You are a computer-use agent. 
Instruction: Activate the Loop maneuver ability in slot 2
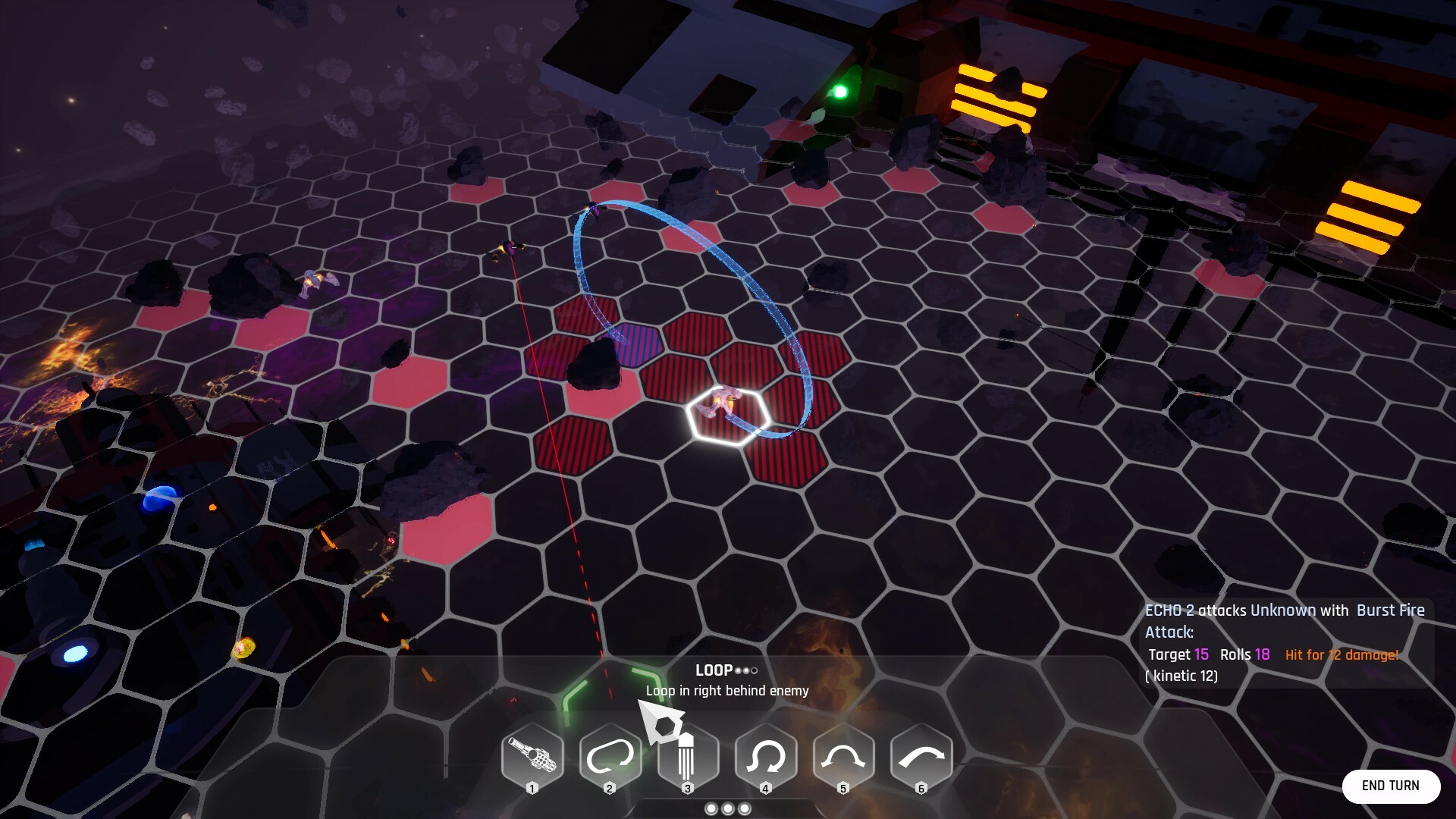(610, 754)
